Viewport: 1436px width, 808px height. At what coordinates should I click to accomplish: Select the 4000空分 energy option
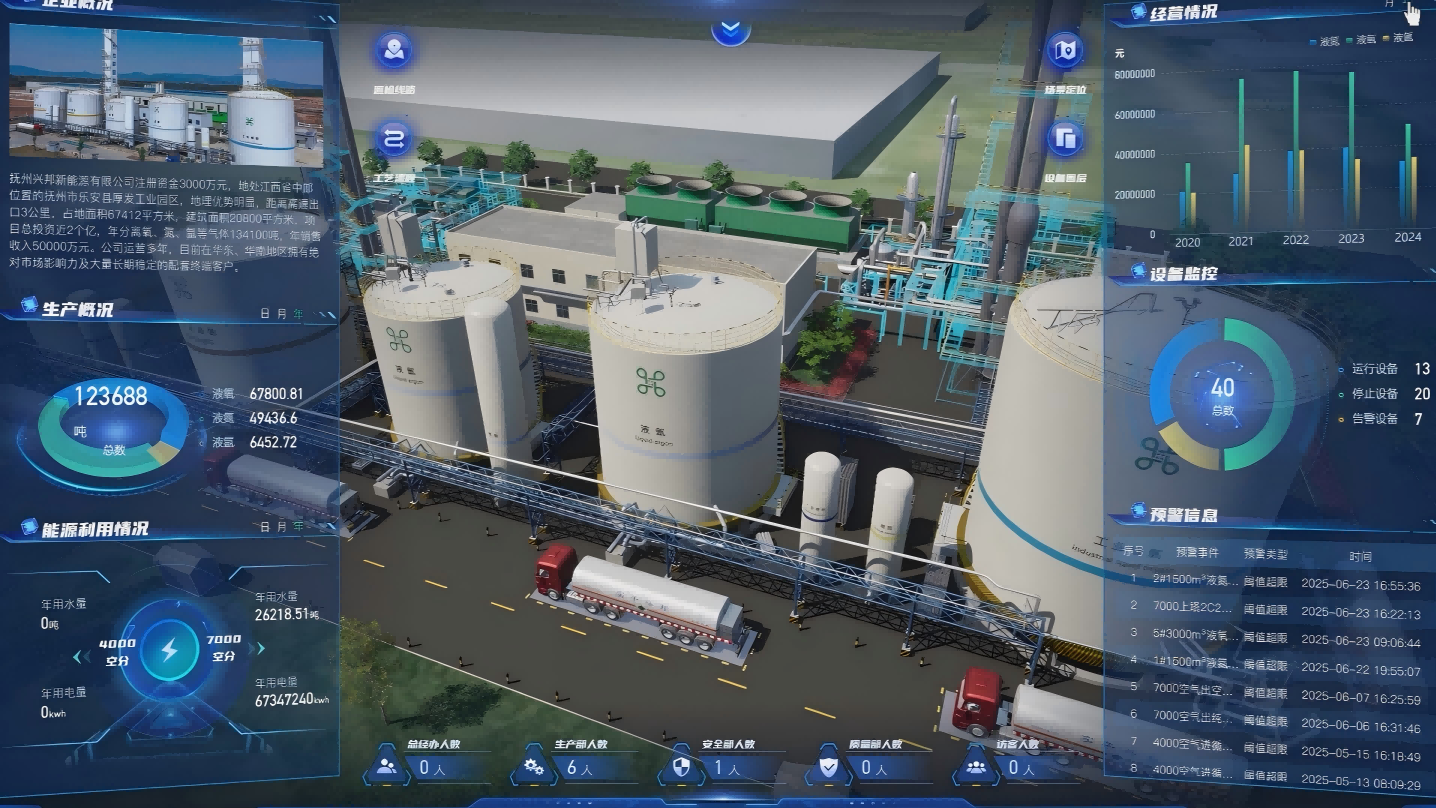(118, 650)
